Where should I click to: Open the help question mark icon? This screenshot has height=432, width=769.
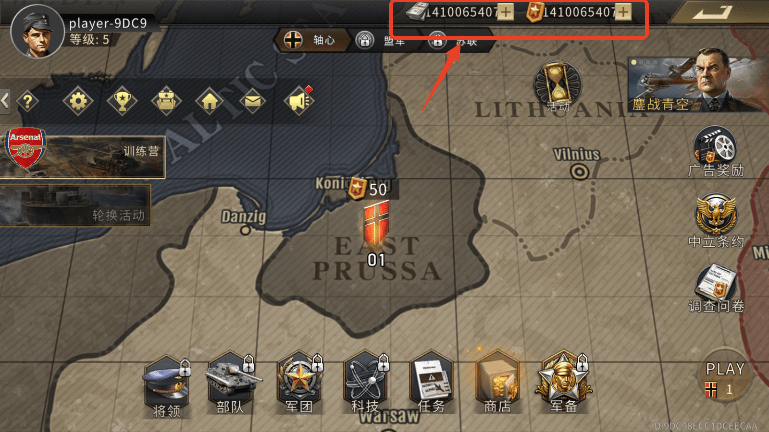[27, 100]
